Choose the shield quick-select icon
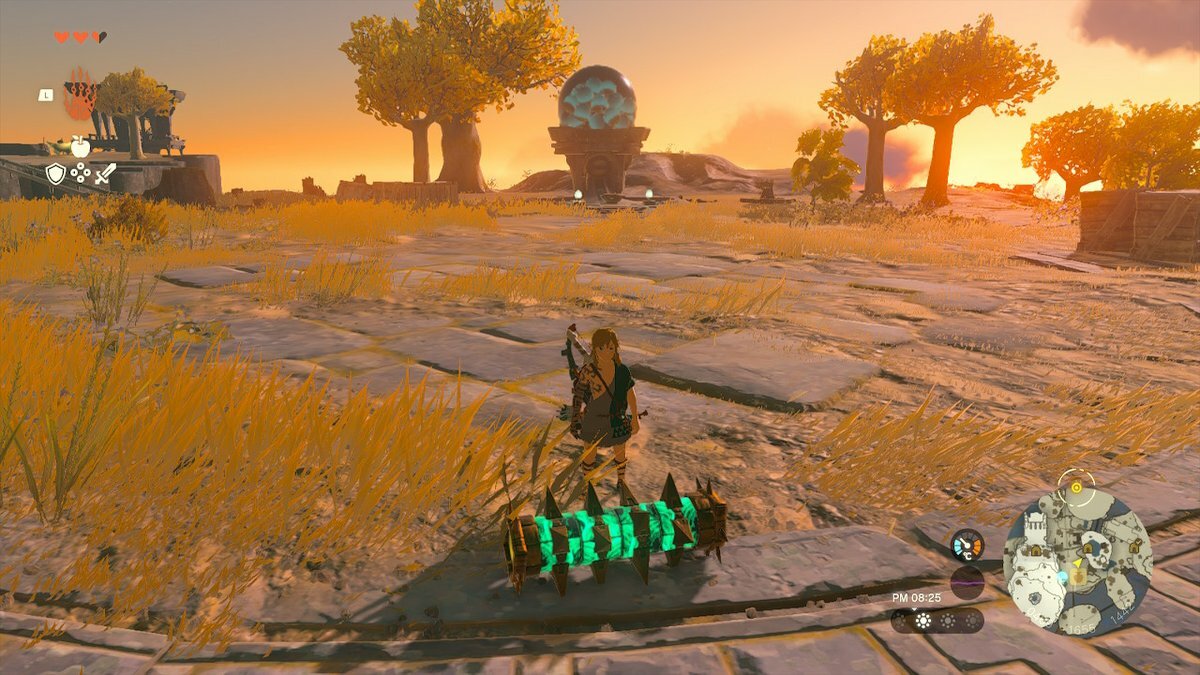 coord(56,174)
